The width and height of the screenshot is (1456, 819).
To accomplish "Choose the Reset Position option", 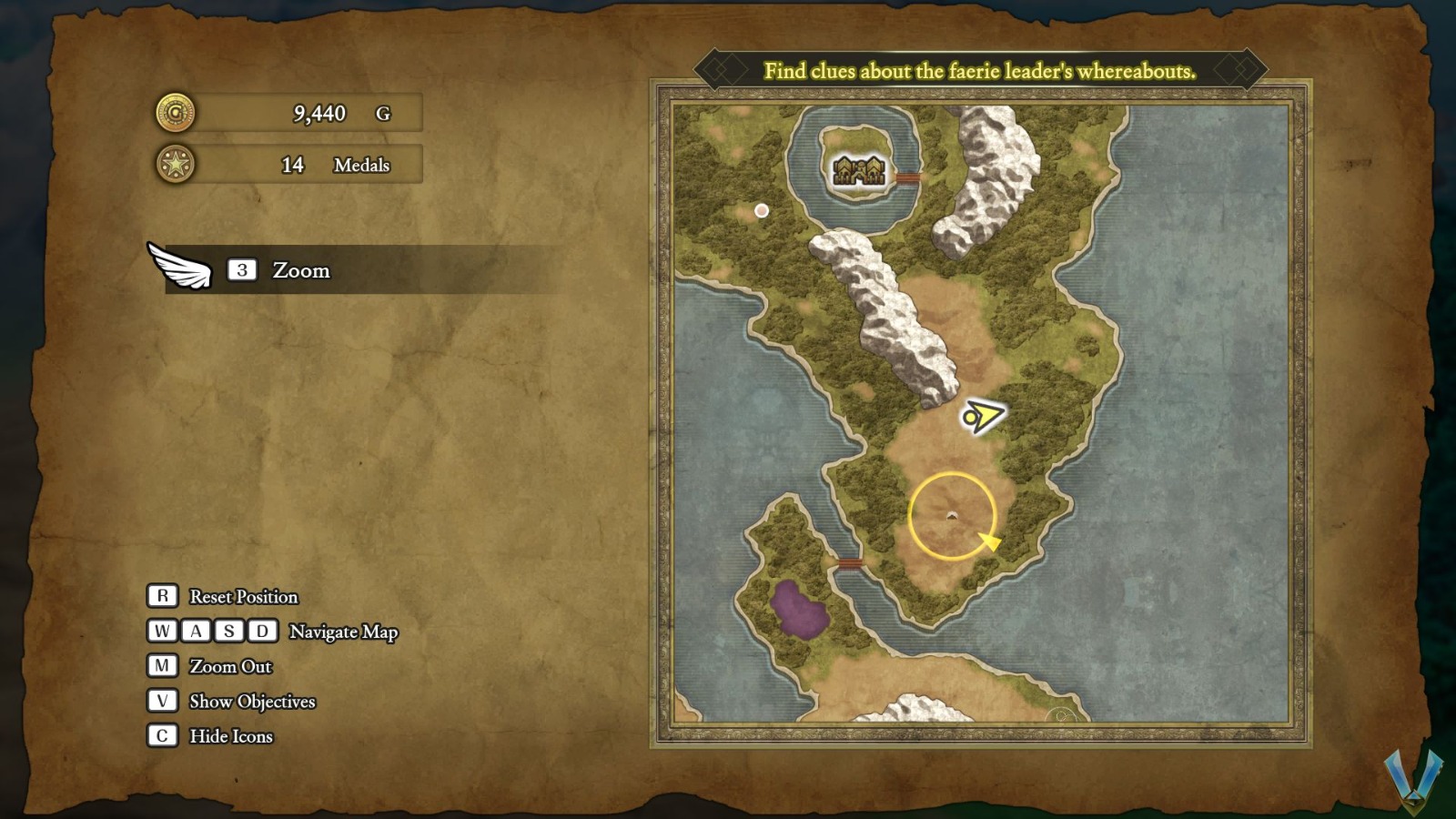I will 243,597.
